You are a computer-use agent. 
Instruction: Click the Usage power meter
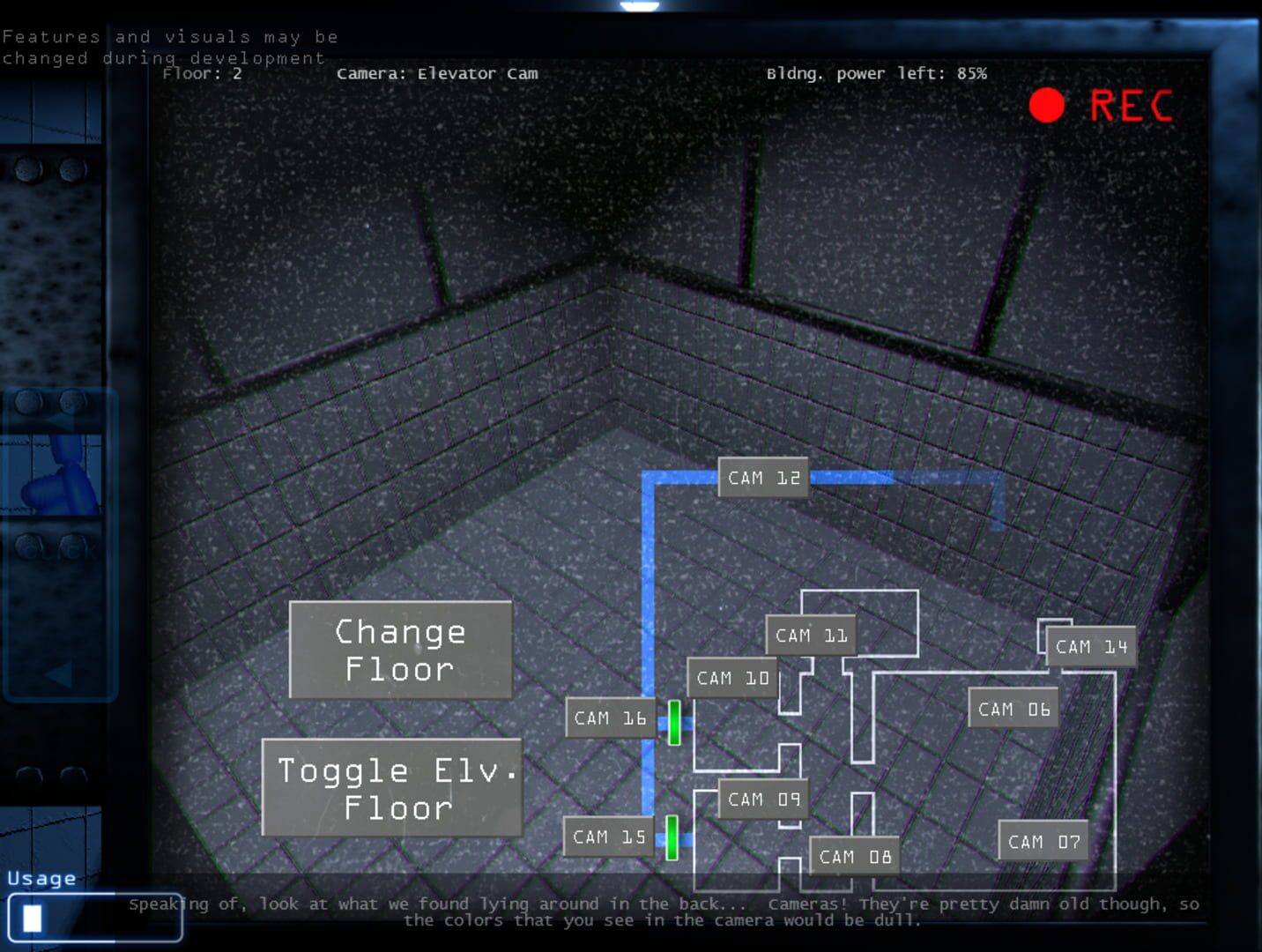[x=95, y=919]
